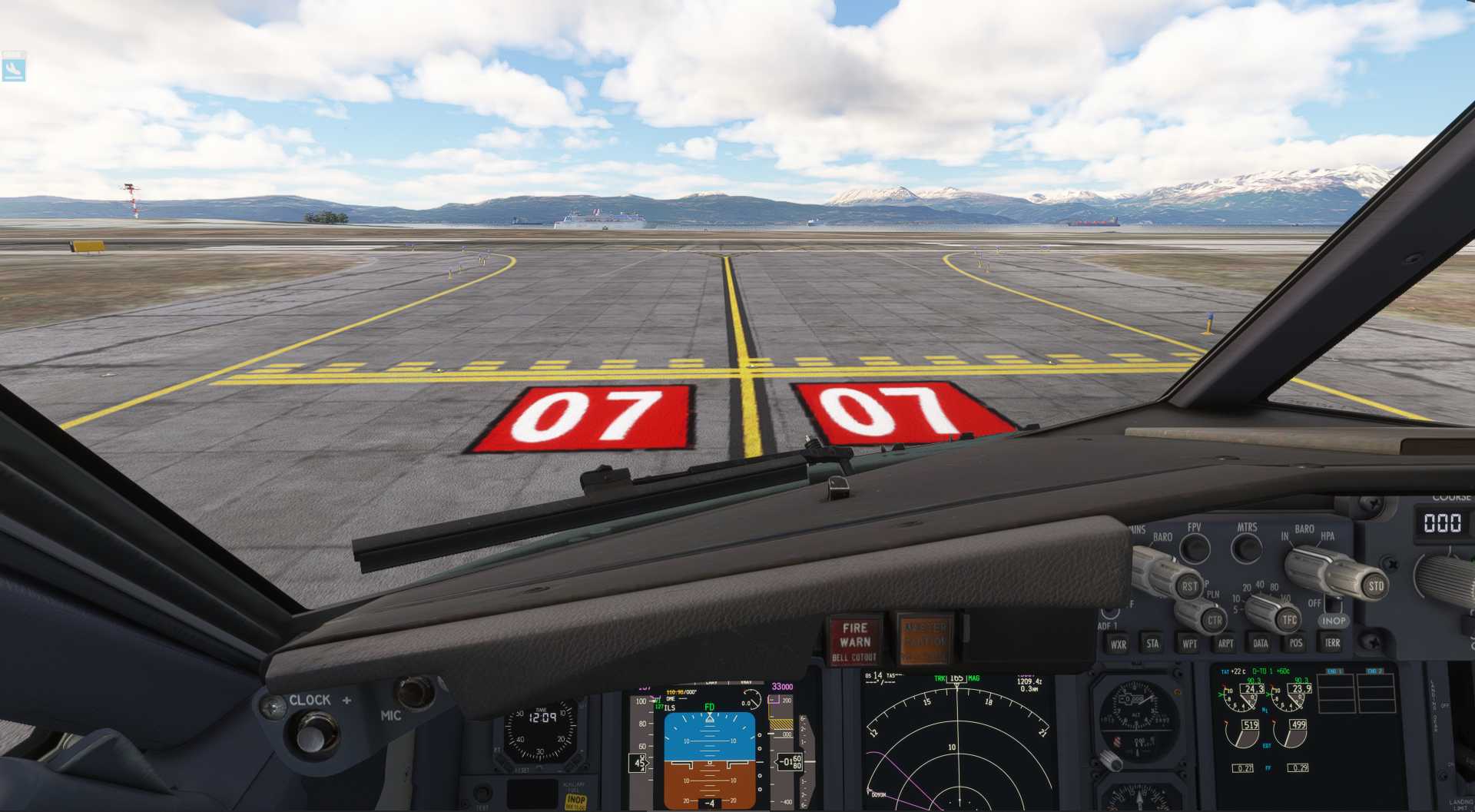Click the MTRS push button

[x=1246, y=549]
